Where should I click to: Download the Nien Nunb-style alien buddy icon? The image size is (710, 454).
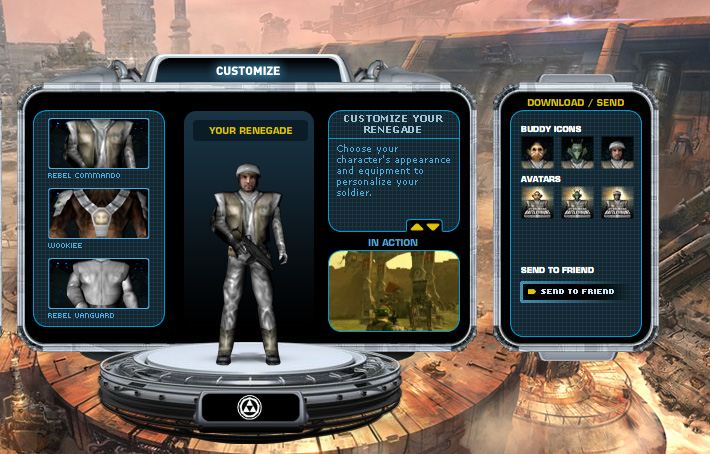(x=537, y=153)
